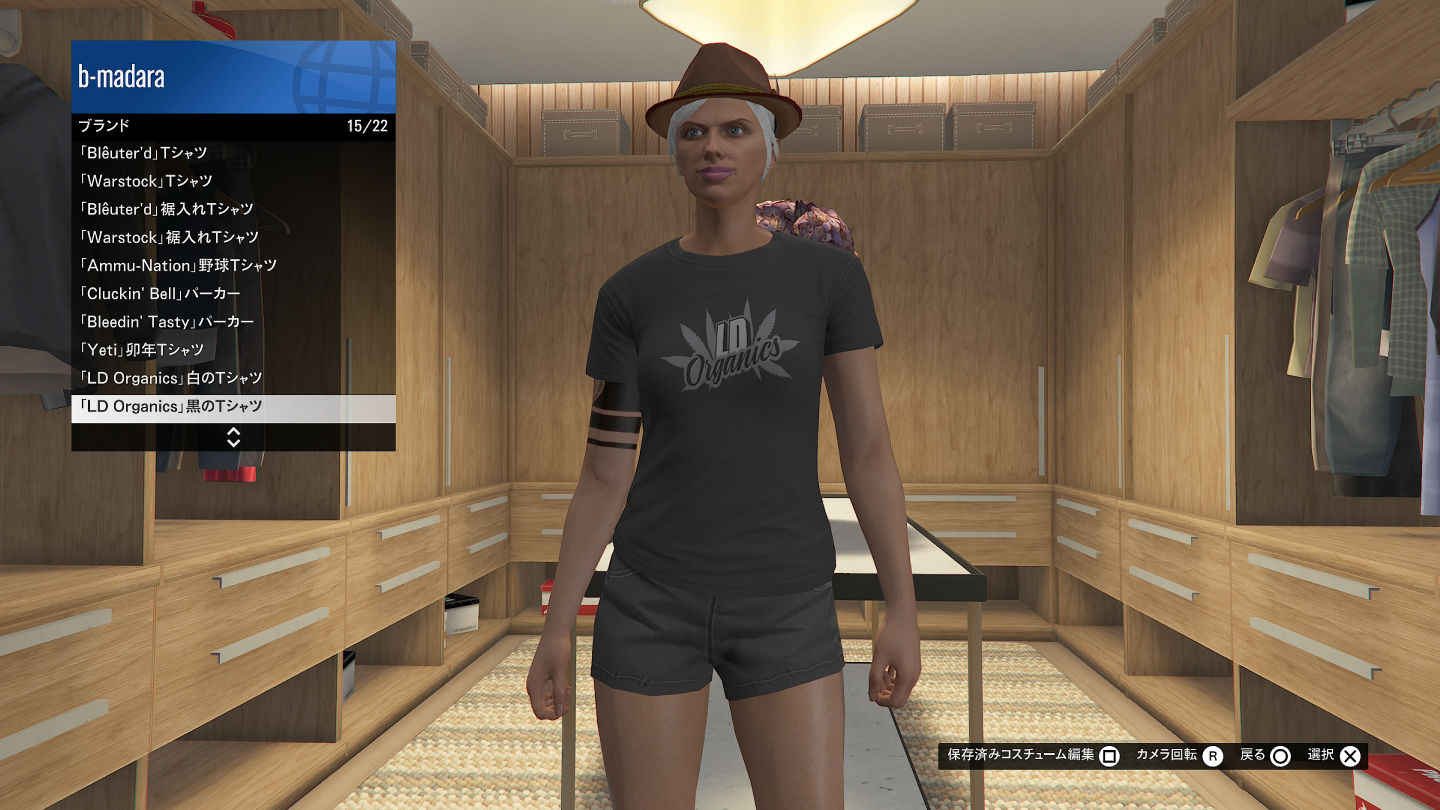1440x810 pixels.
Task: Pick the 「Bleedin' Tasty」パーカー
Action: (233, 321)
